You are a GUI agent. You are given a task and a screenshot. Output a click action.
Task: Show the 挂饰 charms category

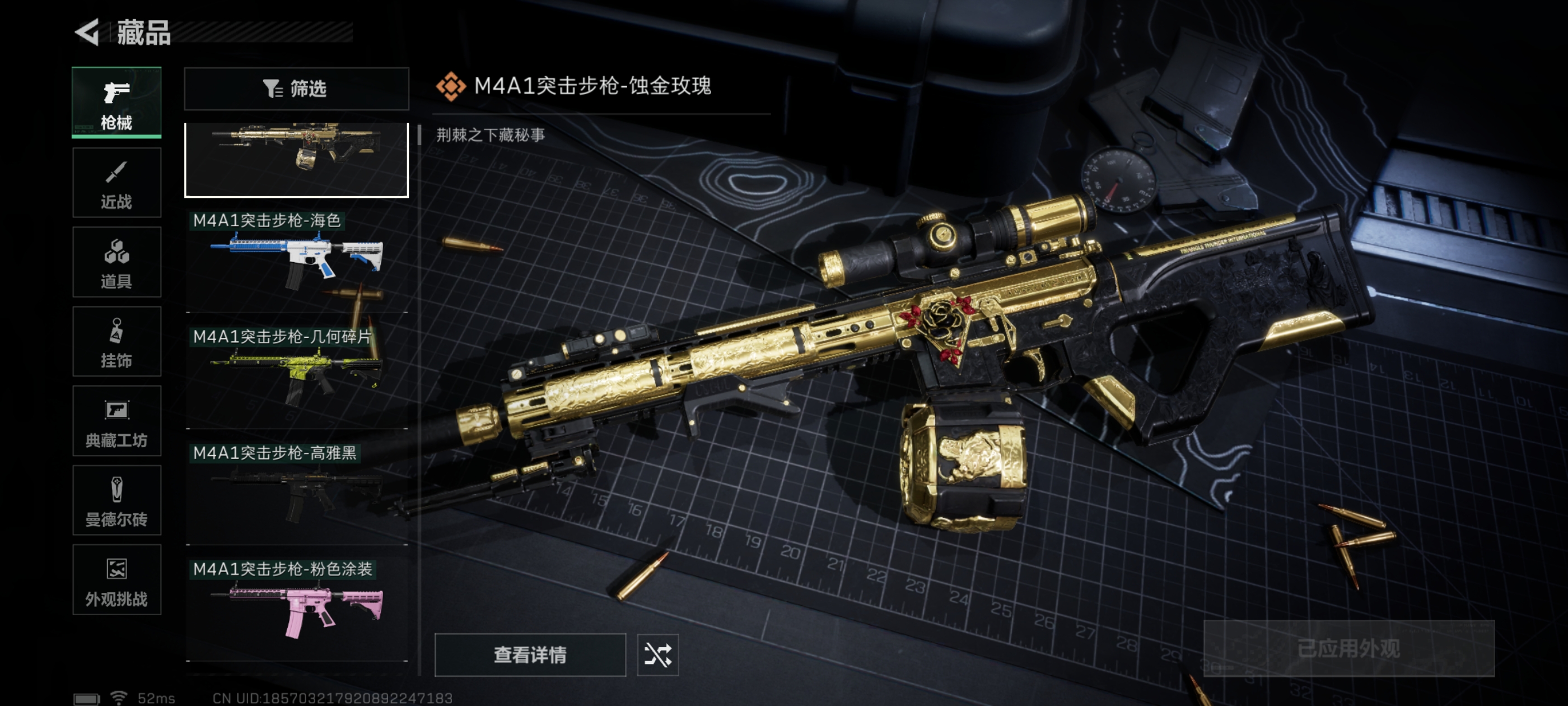click(116, 341)
